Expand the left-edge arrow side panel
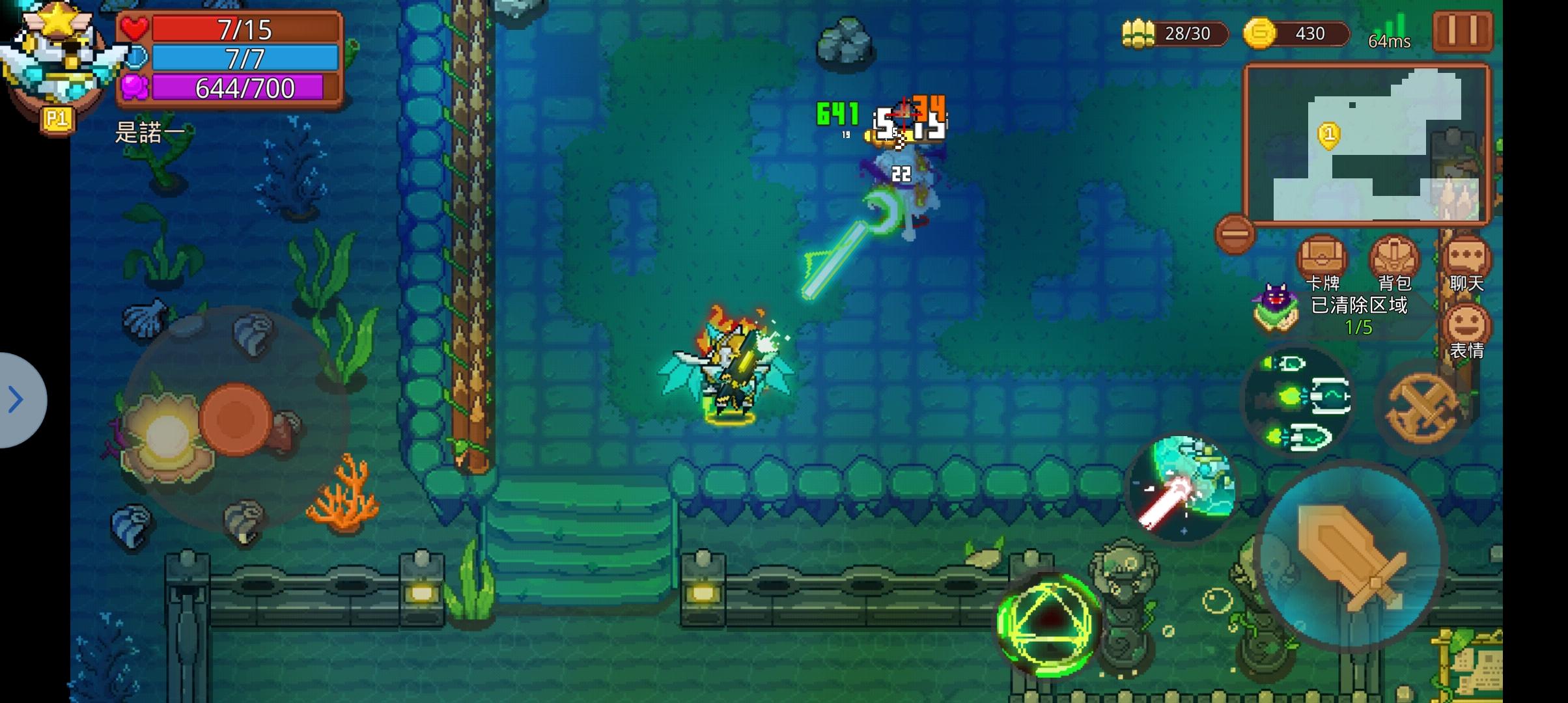Image resolution: width=1568 pixels, height=703 pixels. tap(14, 400)
